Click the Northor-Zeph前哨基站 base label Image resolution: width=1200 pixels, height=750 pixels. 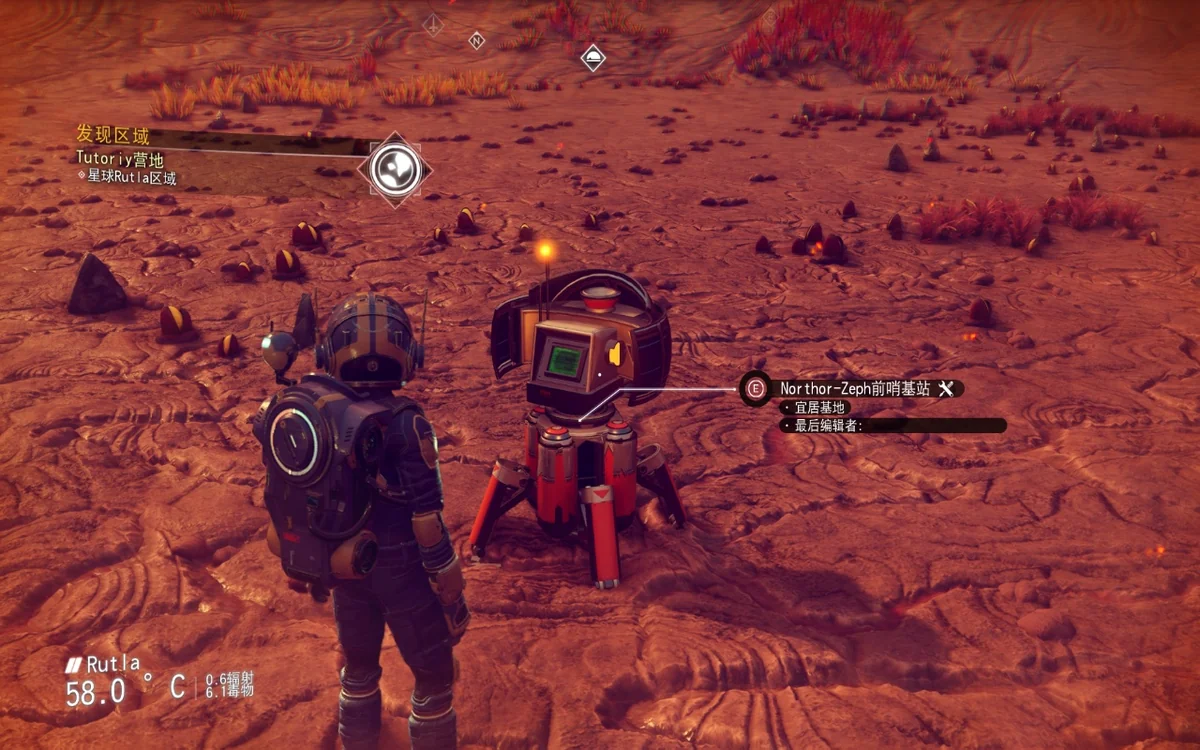coord(856,388)
